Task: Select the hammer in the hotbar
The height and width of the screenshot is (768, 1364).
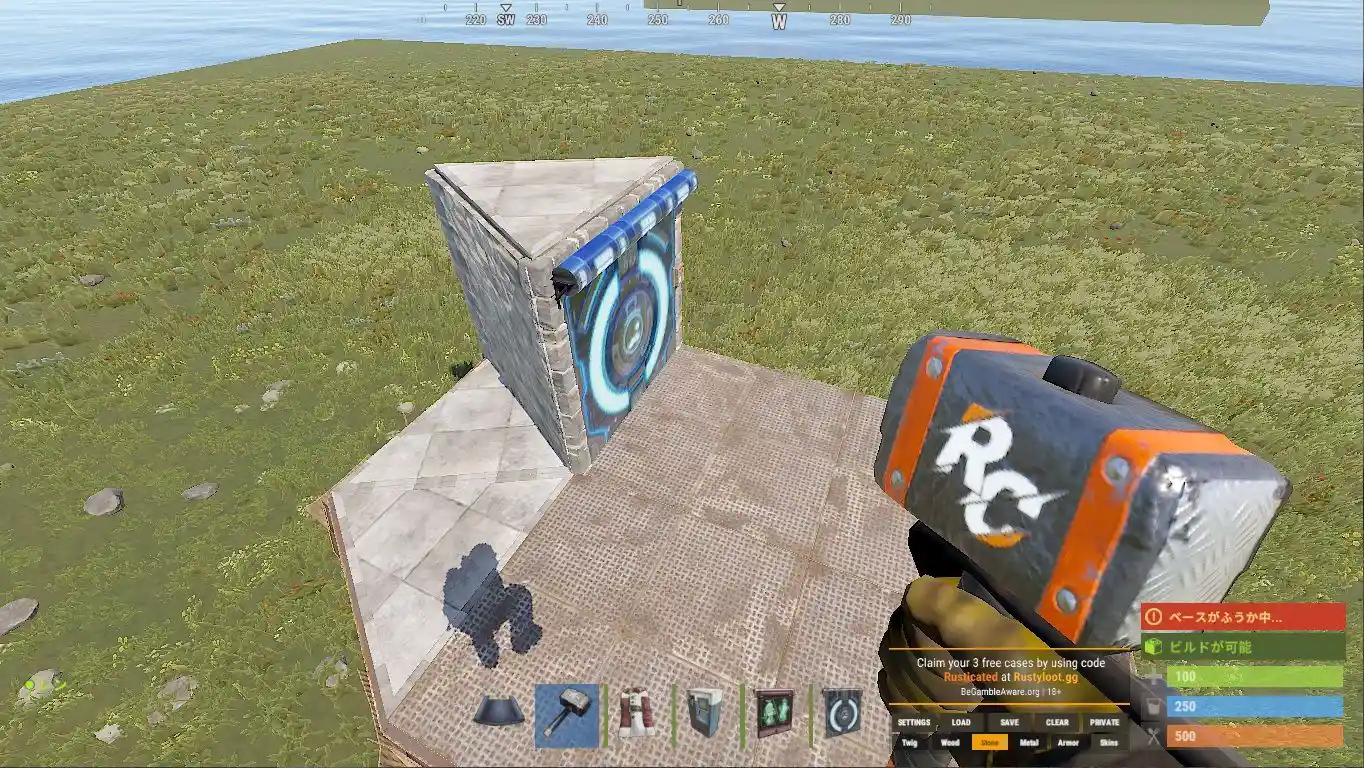Action: (x=567, y=714)
